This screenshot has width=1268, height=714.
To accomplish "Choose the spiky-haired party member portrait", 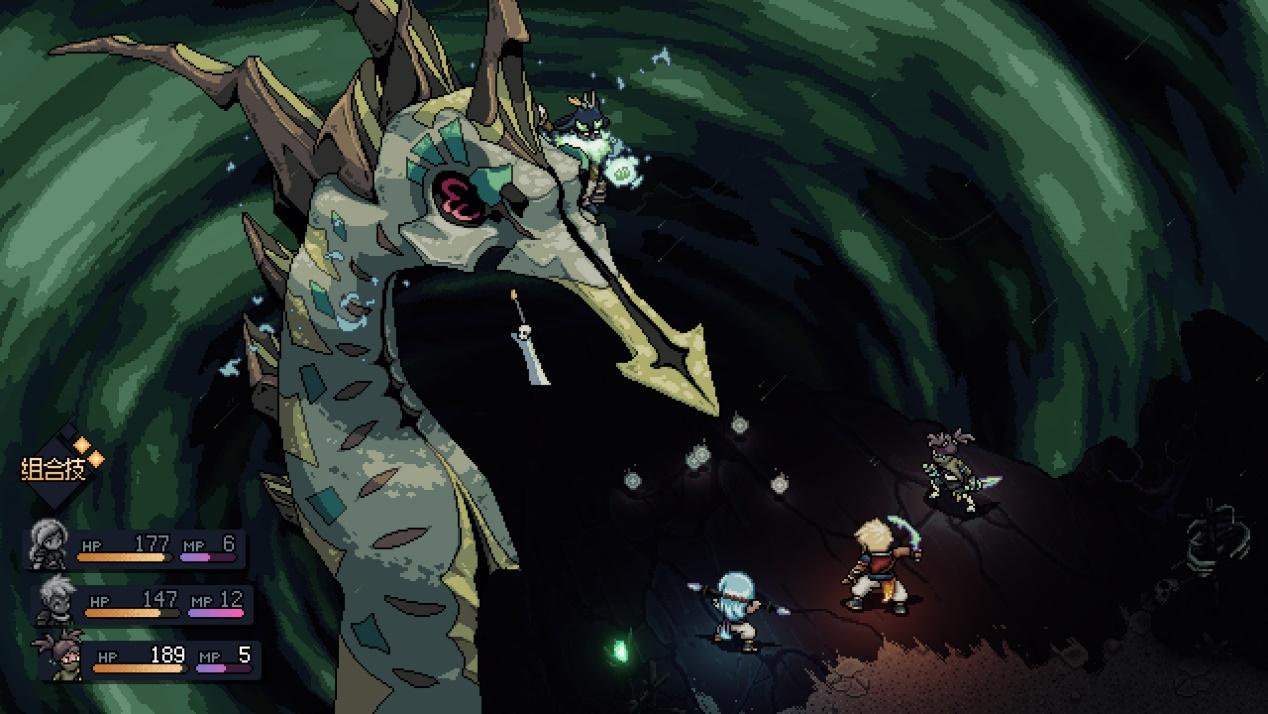I will tap(53, 600).
